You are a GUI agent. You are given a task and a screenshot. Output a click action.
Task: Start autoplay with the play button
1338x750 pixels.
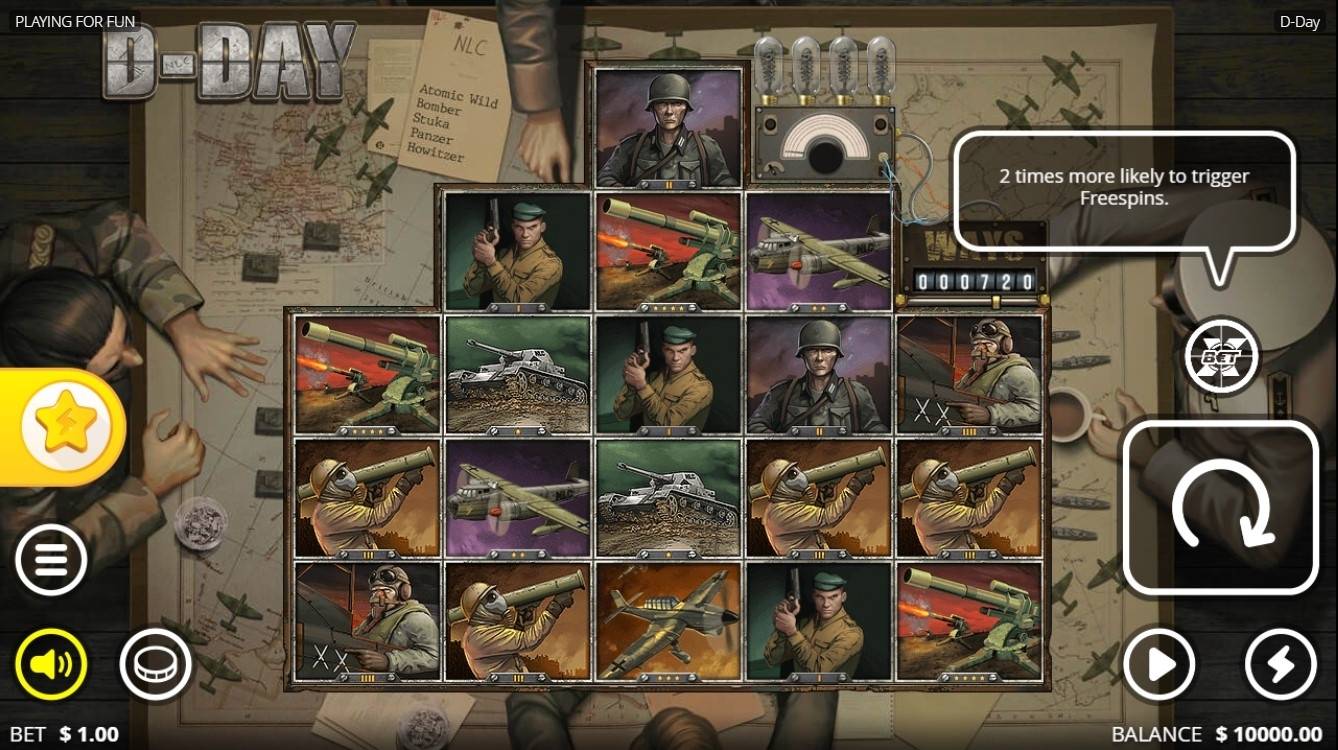1158,663
